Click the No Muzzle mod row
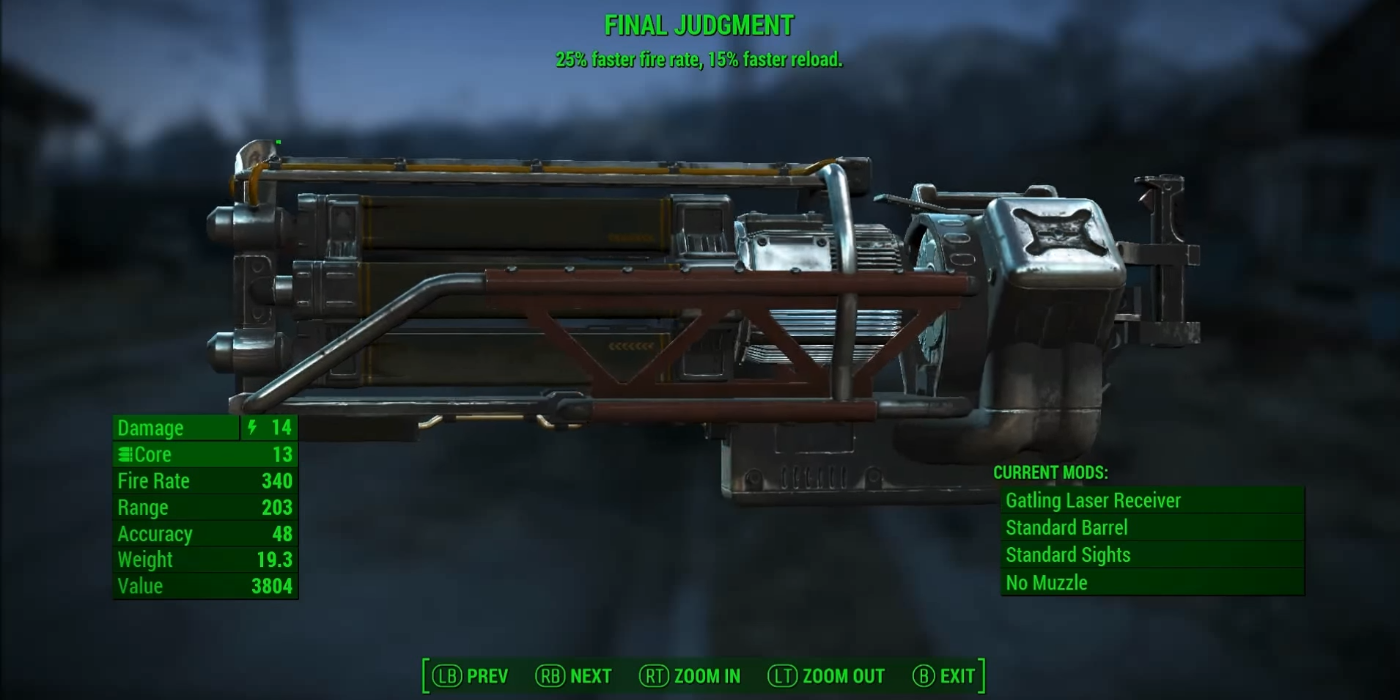 click(1152, 582)
